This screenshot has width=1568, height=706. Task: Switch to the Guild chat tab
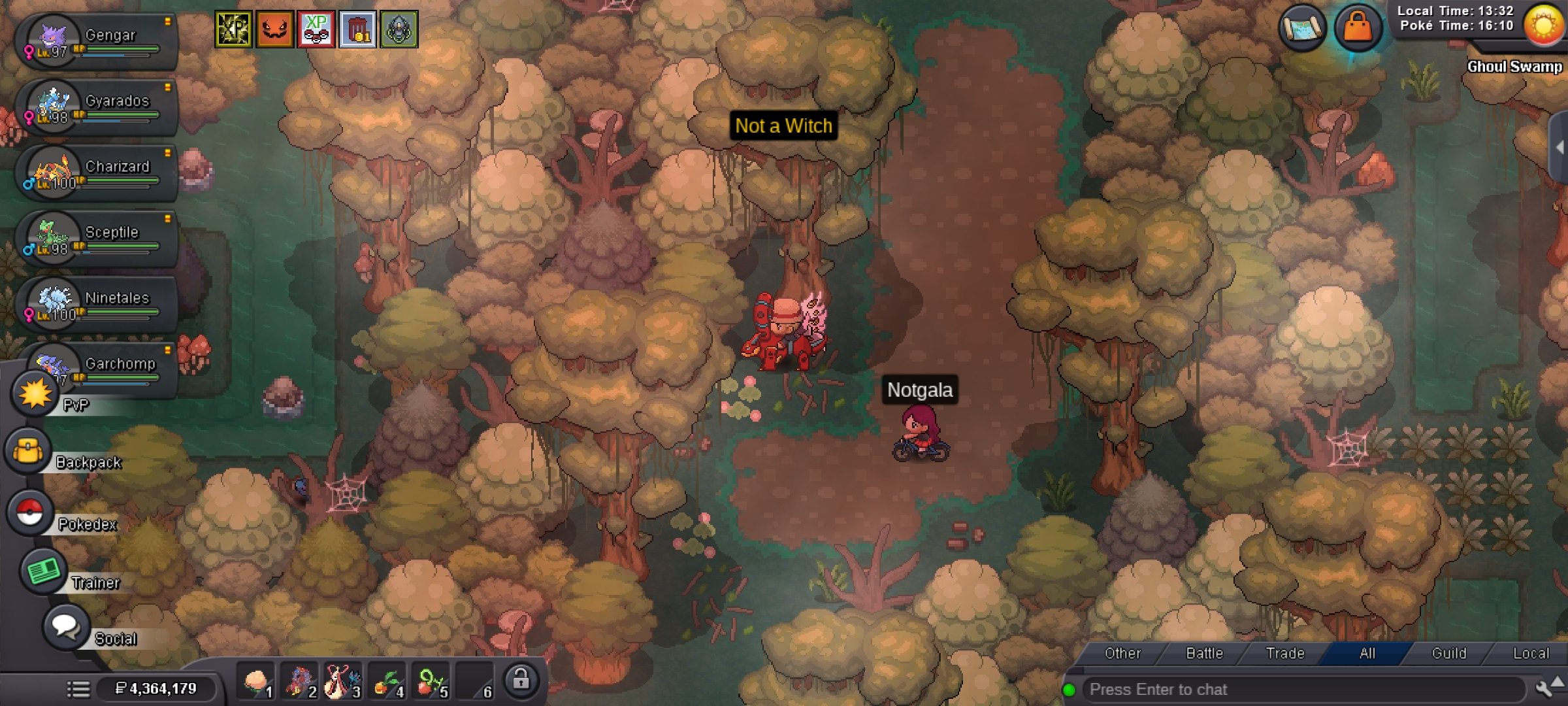[1448, 653]
